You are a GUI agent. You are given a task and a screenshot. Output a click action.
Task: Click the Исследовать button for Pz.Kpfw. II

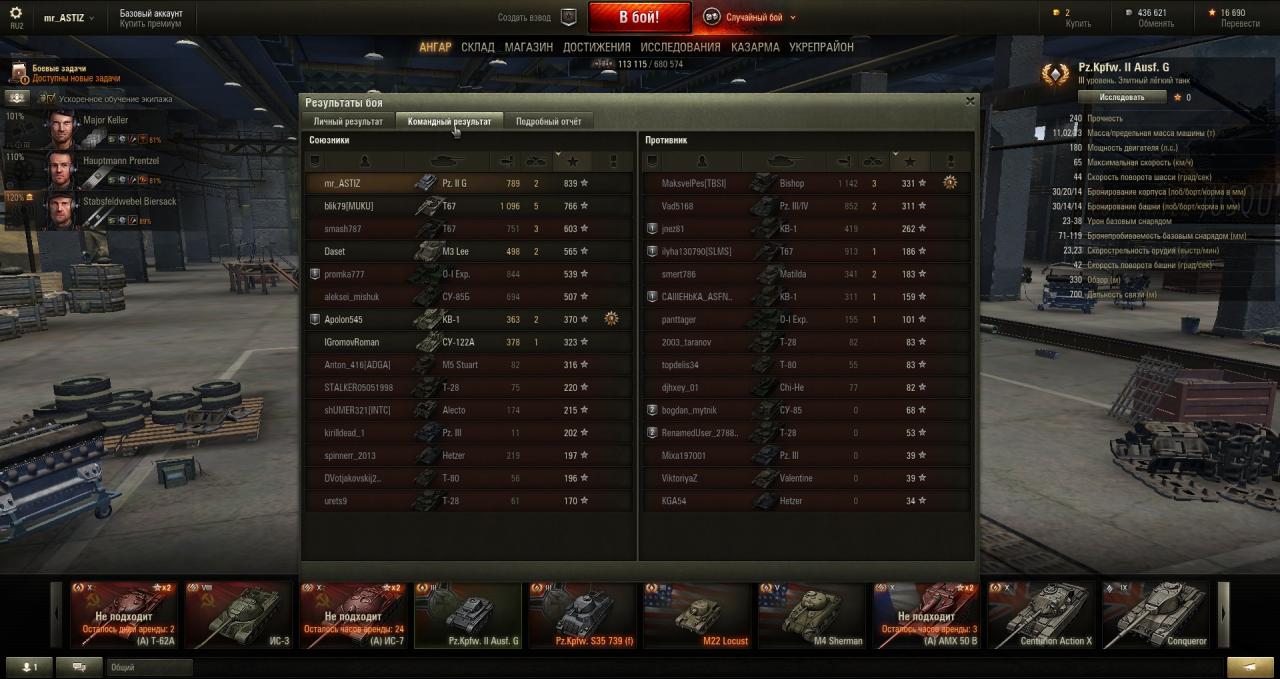coord(1123,97)
